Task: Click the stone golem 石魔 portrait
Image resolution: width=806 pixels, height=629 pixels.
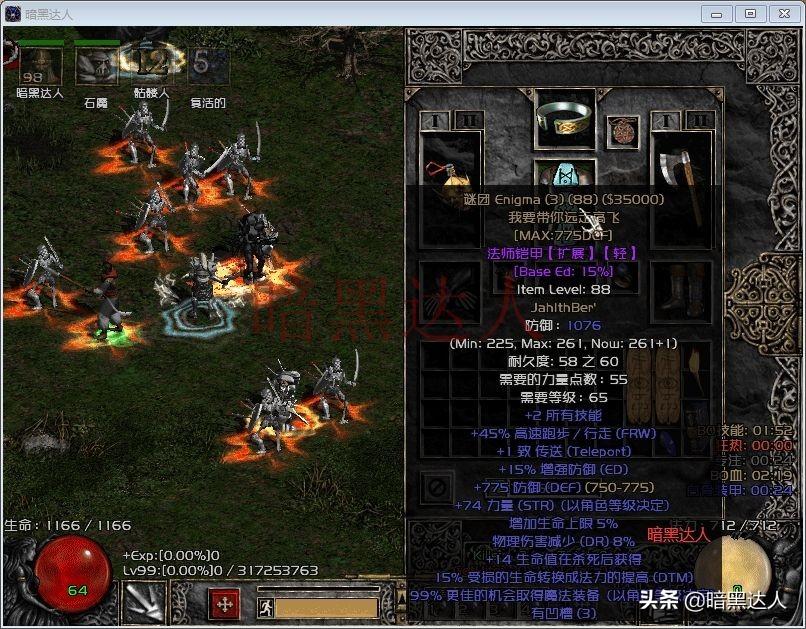Action: tap(95, 67)
